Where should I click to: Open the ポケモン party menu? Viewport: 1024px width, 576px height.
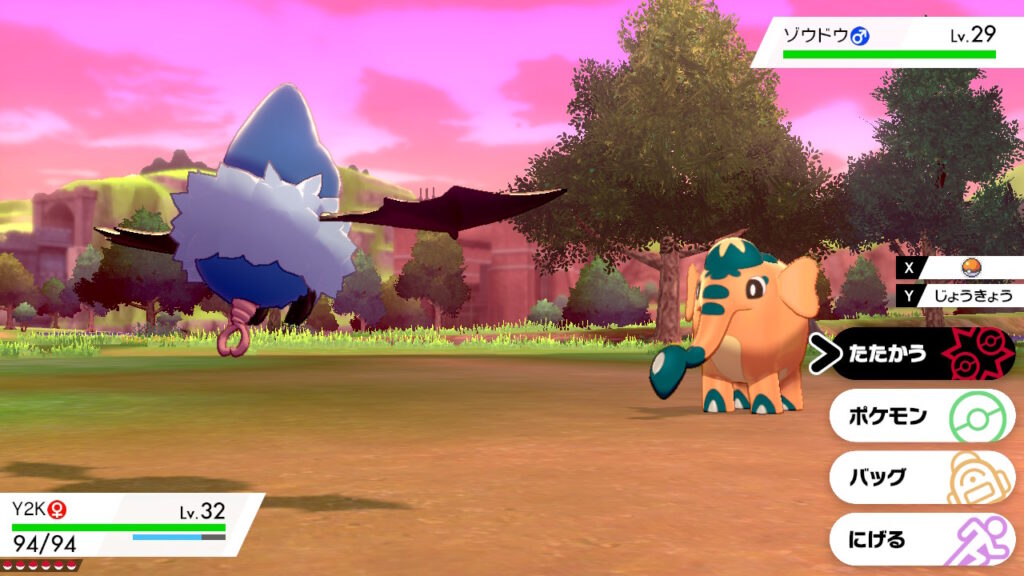pyautogui.click(x=920, y=416)
